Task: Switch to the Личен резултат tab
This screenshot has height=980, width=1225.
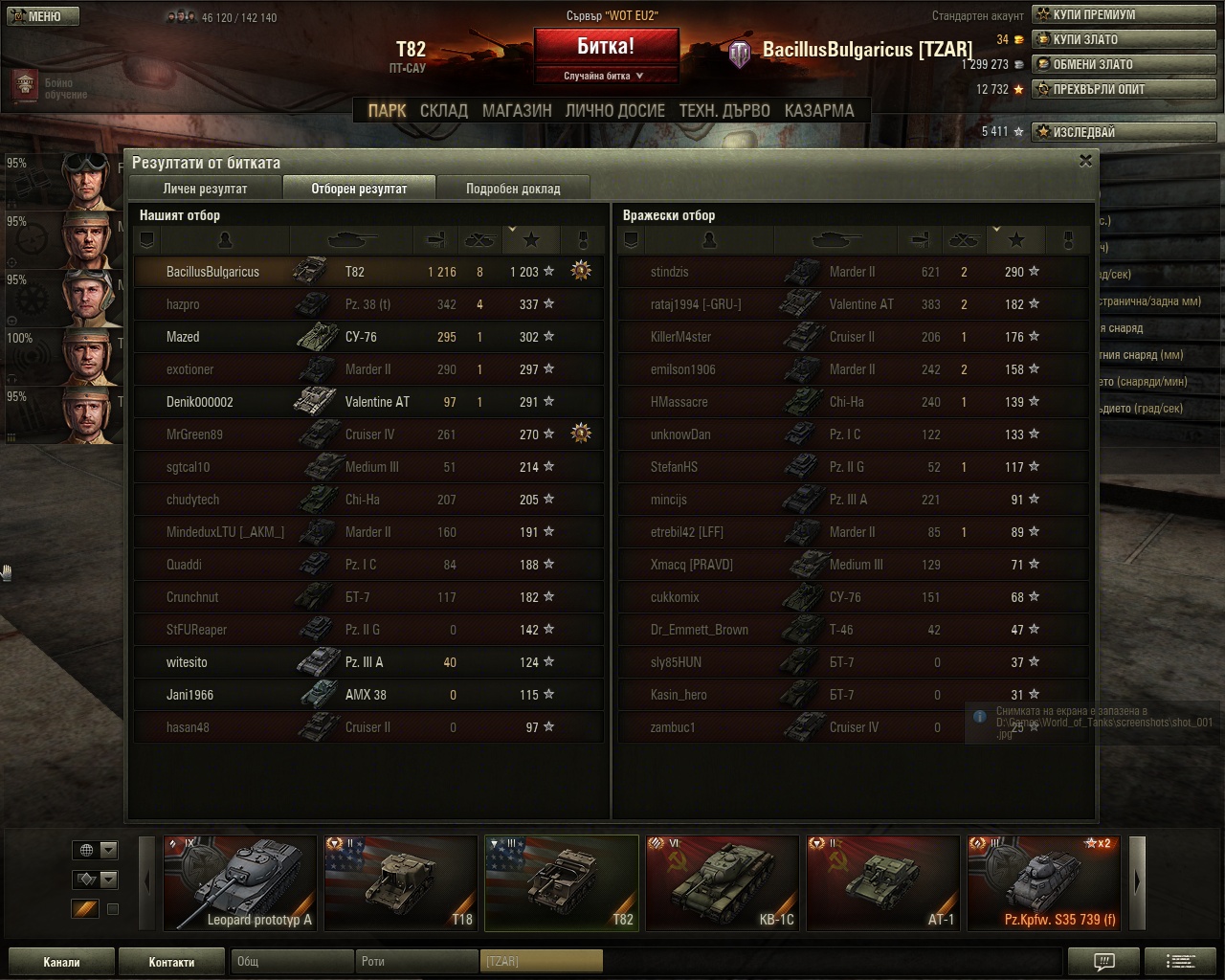Action: coord(205,189)
